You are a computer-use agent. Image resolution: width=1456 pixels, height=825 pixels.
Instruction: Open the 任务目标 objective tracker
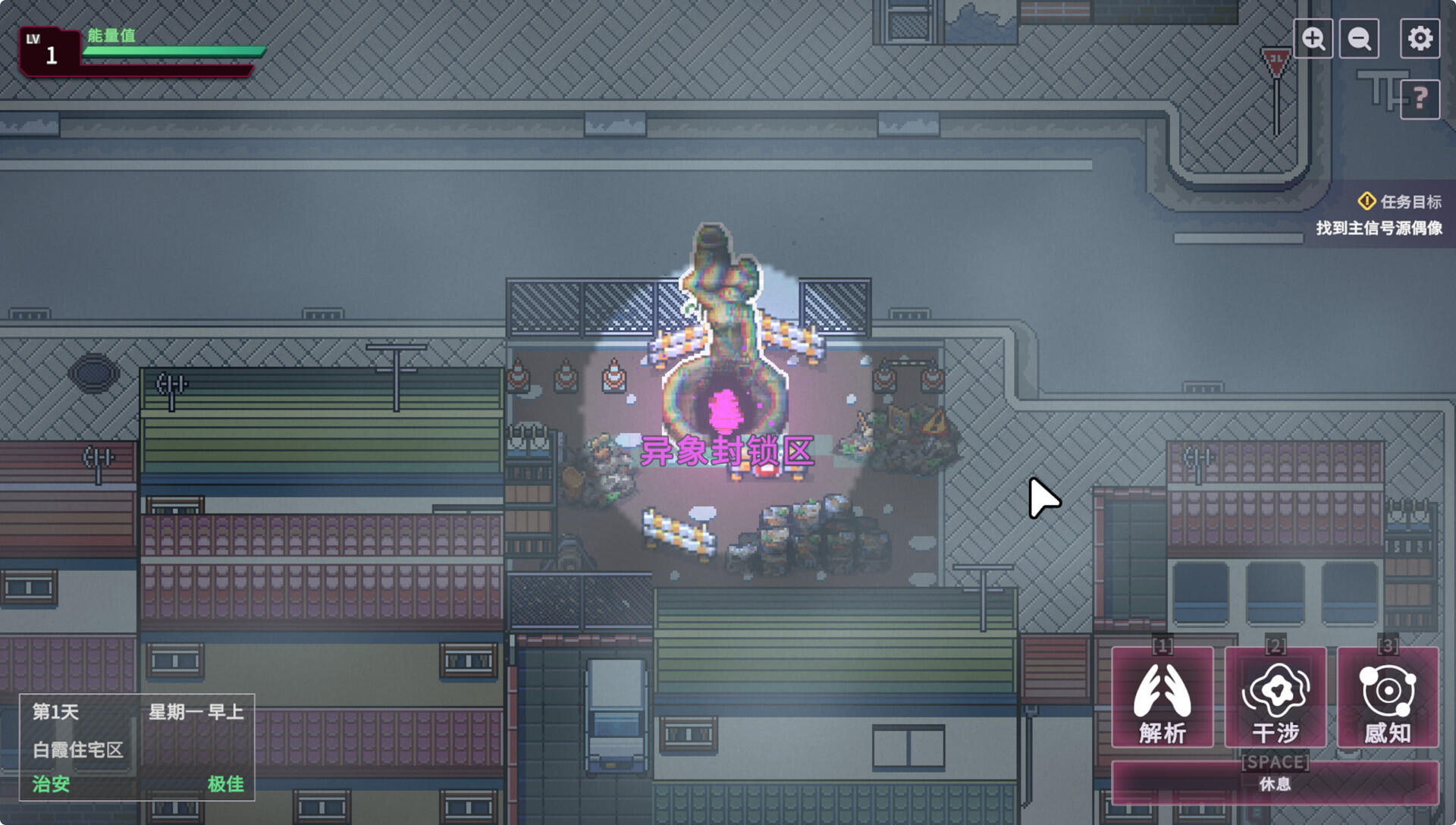tap(1399, 202)
